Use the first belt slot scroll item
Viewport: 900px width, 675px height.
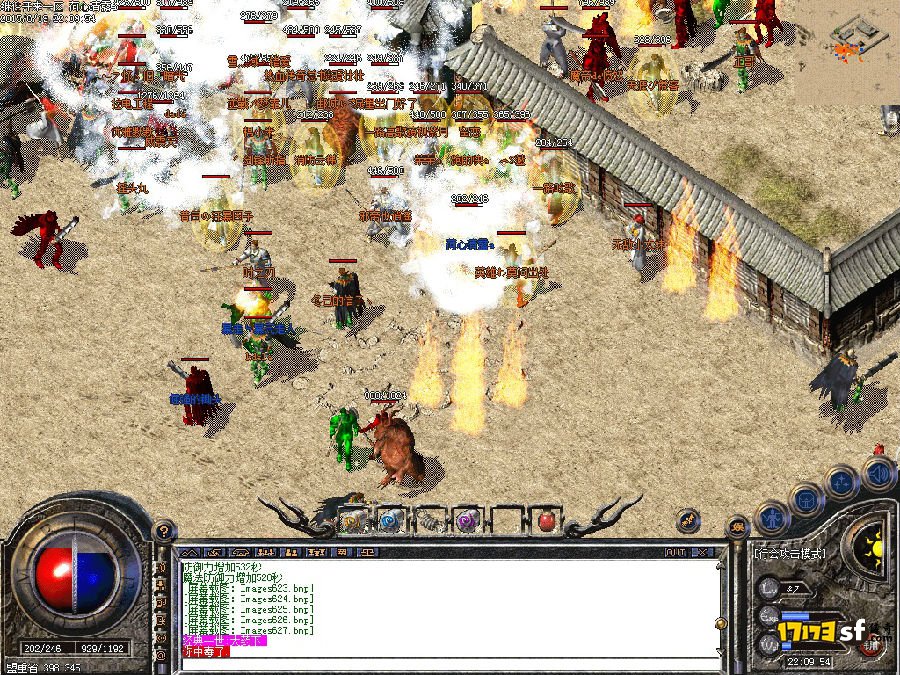coord(351,521)
